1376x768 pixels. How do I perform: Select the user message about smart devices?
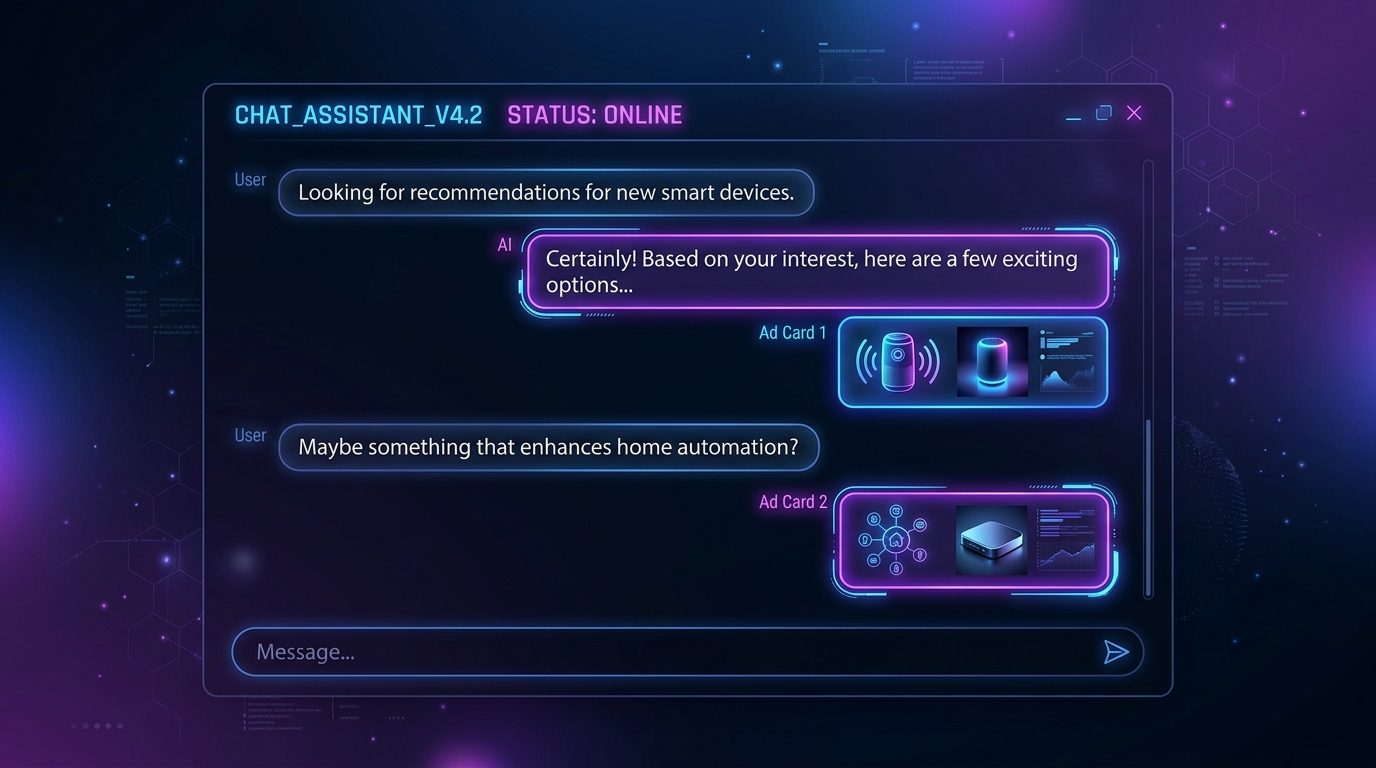[546, 193]
